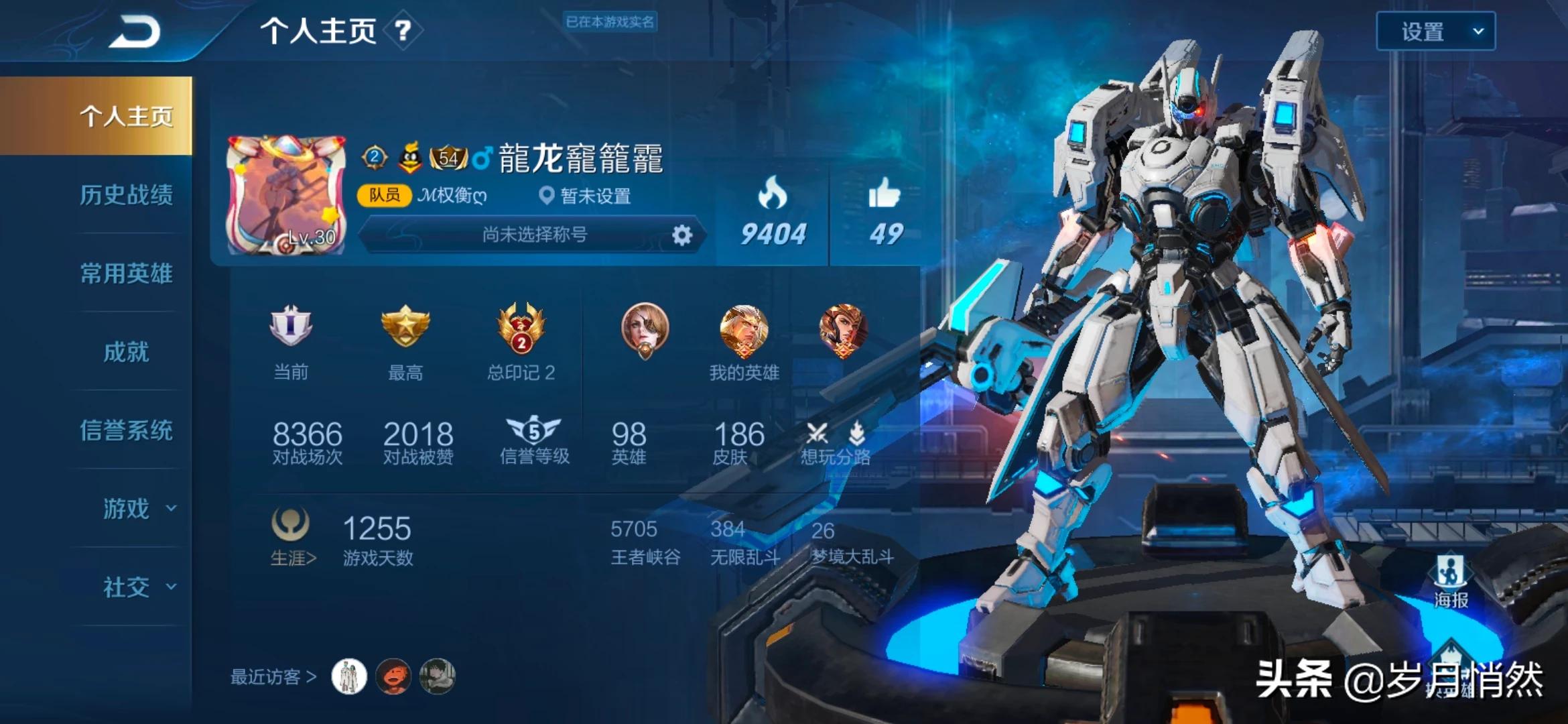1568x724 pixels.
Task: Open 生涯 career details
Action: 292,538
